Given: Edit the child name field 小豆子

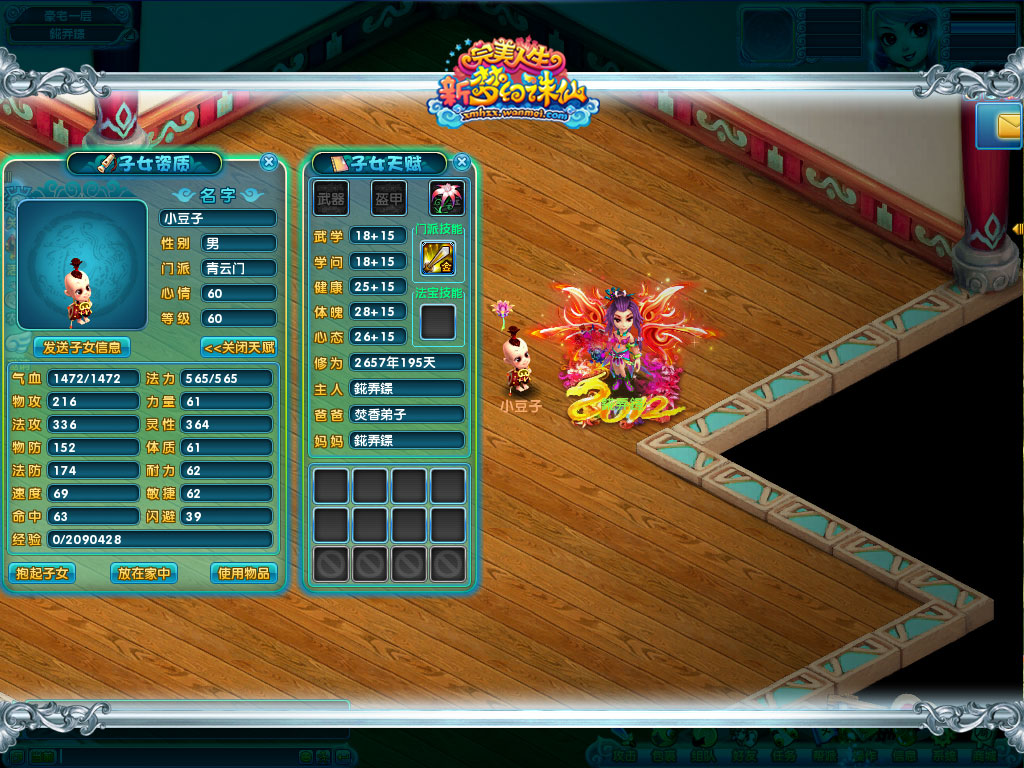Looking at the screenshot, I should click(218, 218).
